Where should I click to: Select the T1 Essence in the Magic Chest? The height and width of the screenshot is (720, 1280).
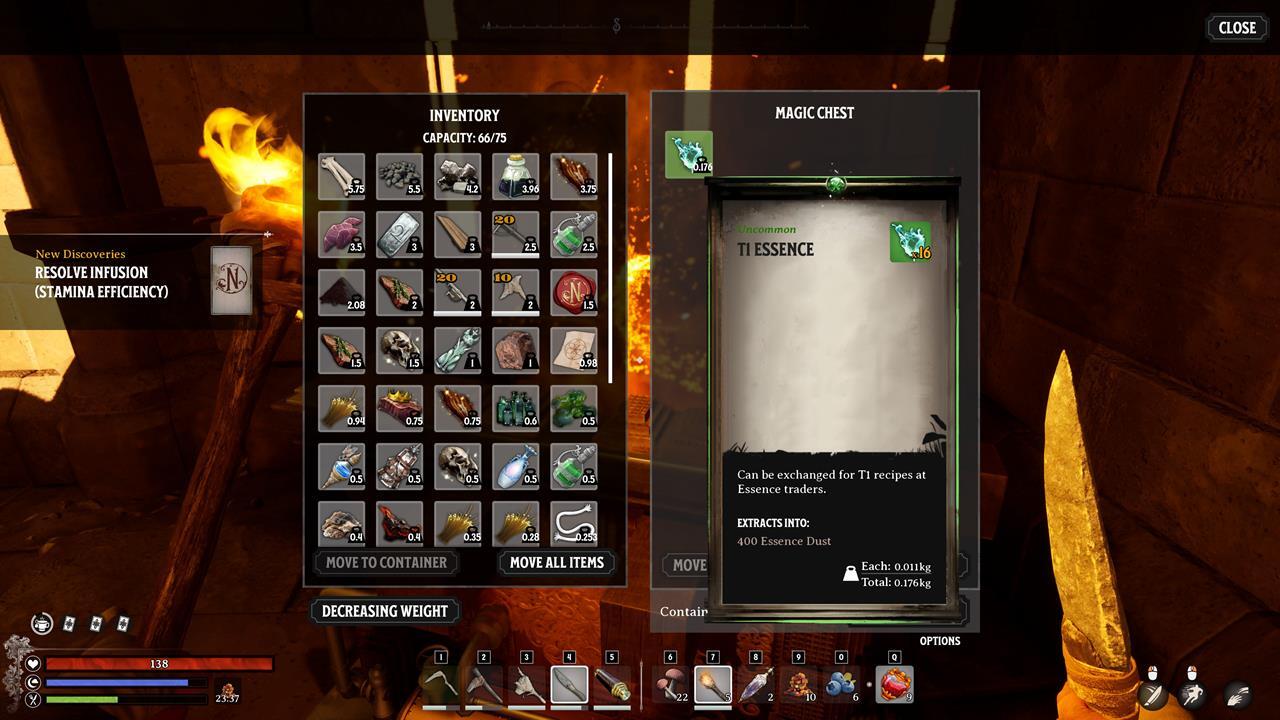click(689, 155)
